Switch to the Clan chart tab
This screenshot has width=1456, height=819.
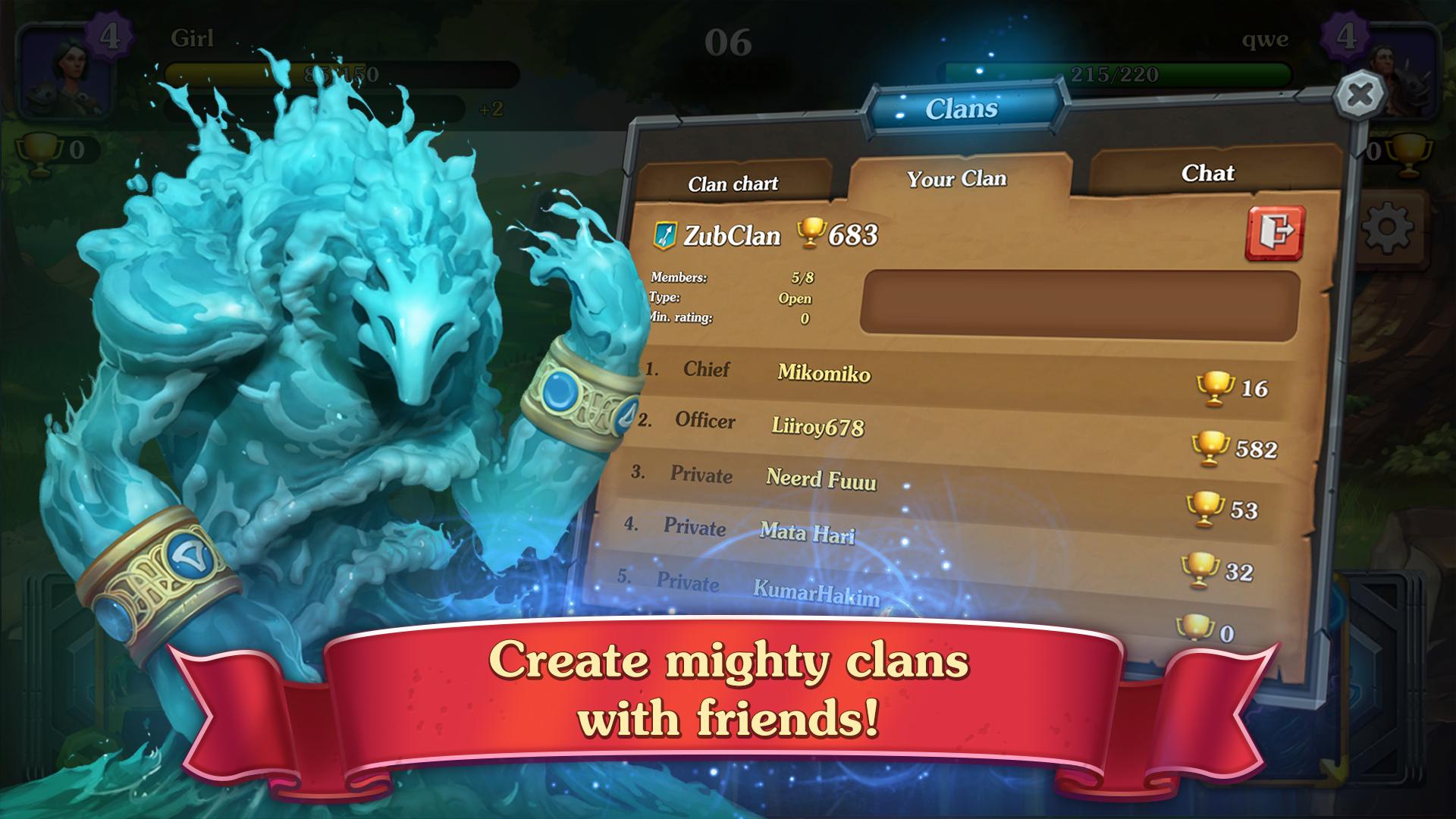point(734,184)
